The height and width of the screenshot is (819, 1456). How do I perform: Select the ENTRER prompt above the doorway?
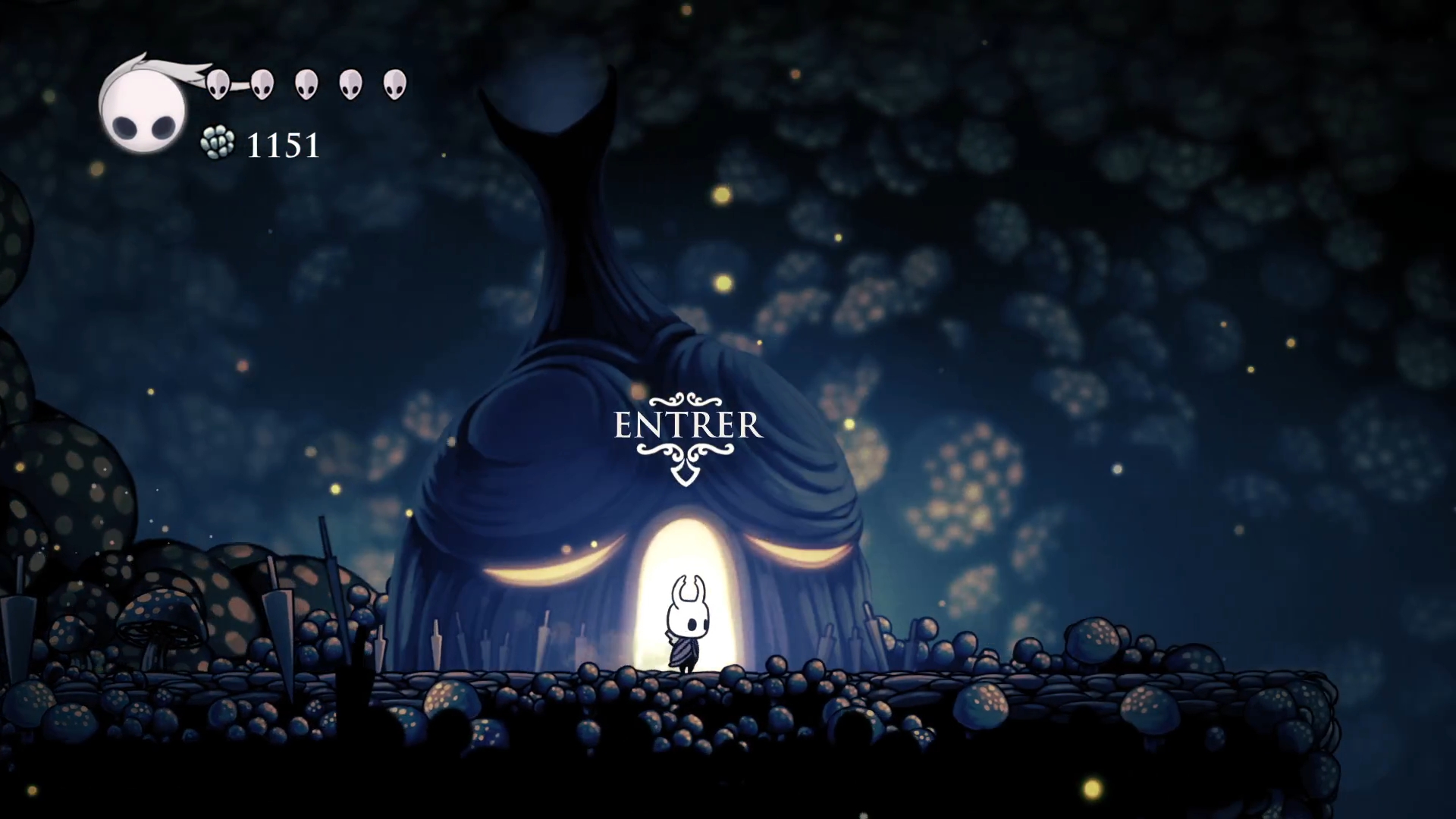tap(687, 426)
